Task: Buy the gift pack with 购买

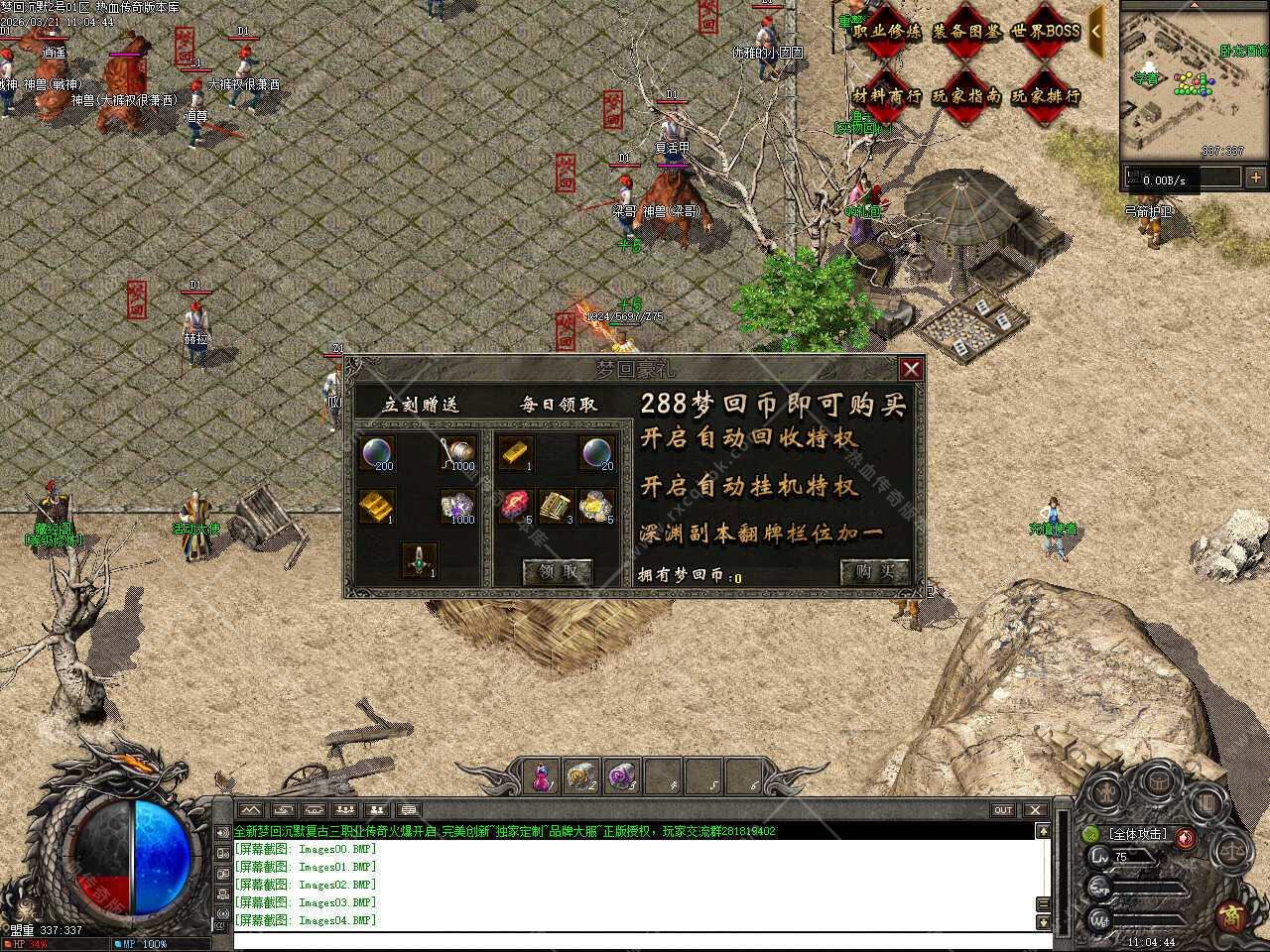Action: (x=874, y=571)
